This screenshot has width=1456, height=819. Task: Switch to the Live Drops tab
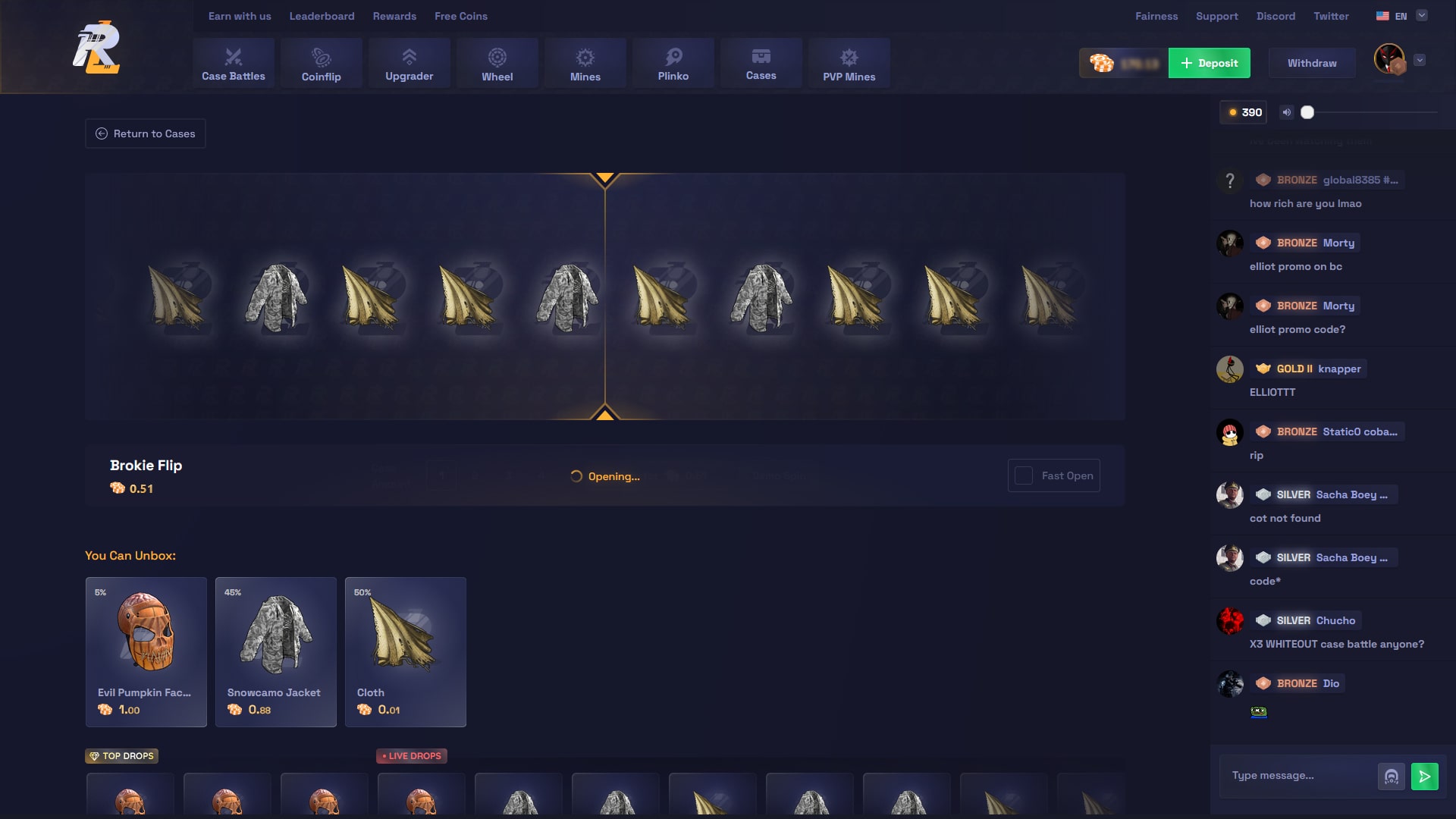pos(412,755)
